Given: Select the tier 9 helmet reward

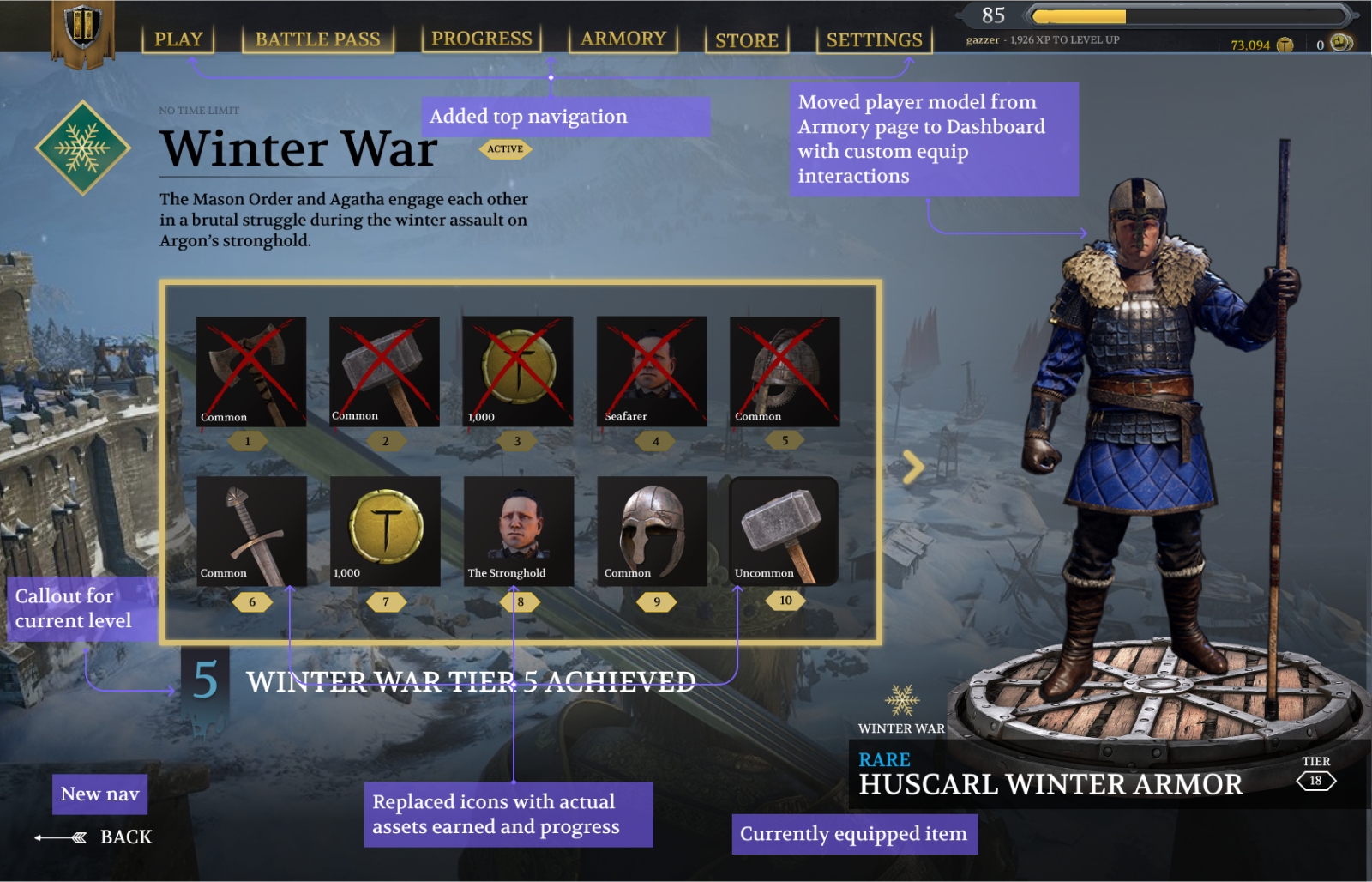Looking at the screenshot, I should point(652,531).
